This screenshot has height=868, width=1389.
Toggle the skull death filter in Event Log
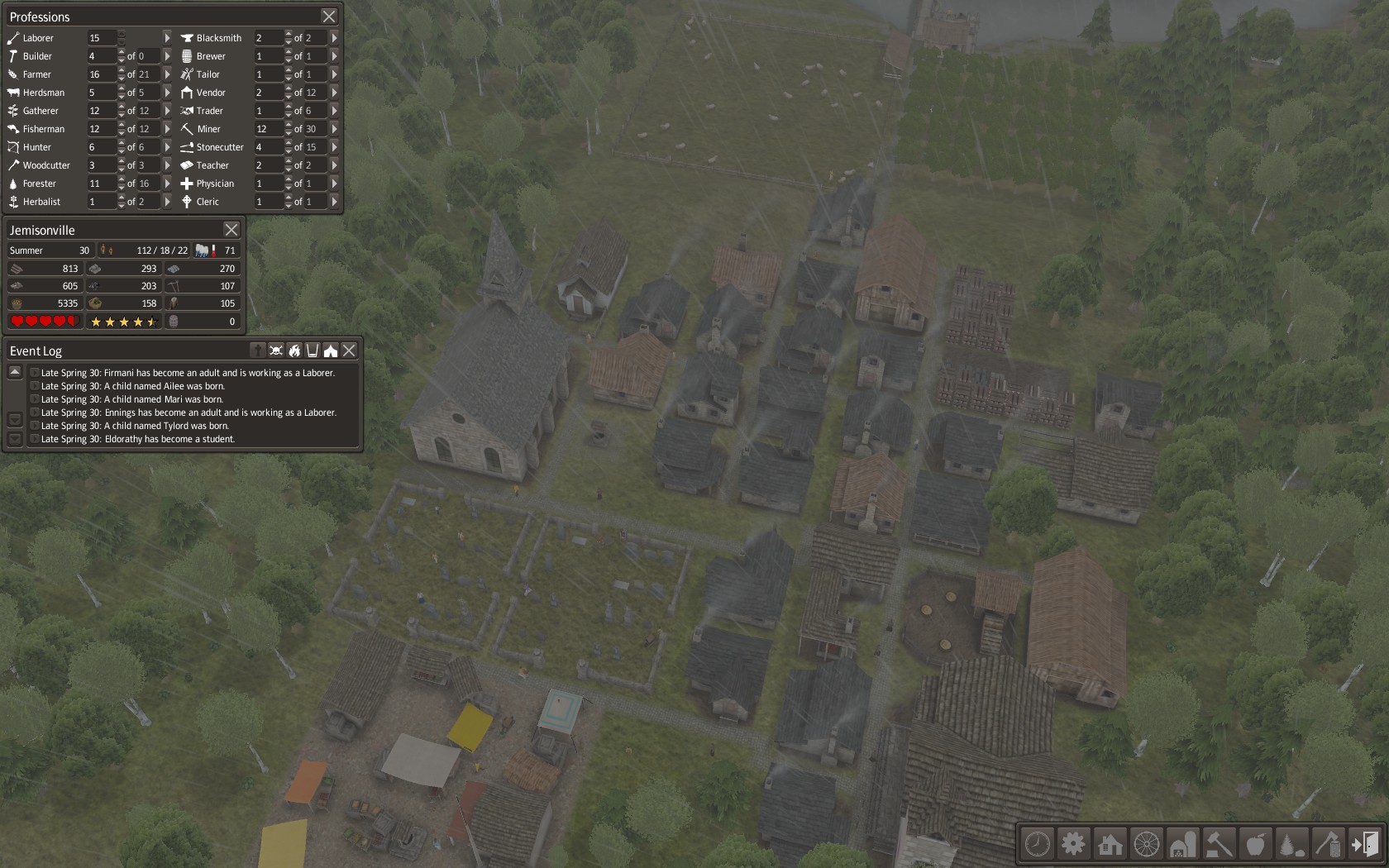tap(276, 351)
